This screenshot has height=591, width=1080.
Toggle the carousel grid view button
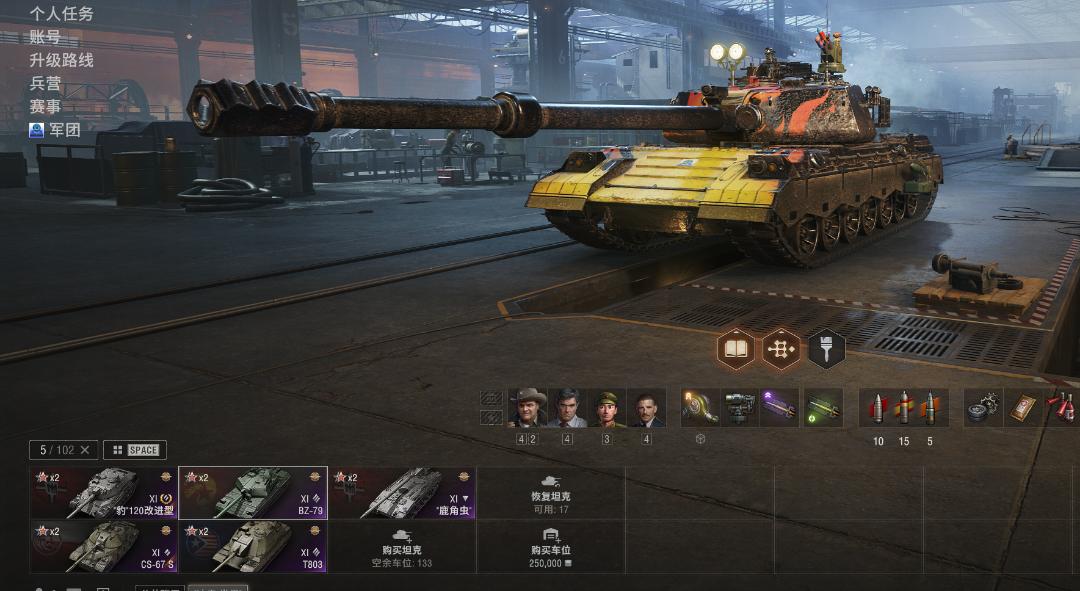click(135, 450)
